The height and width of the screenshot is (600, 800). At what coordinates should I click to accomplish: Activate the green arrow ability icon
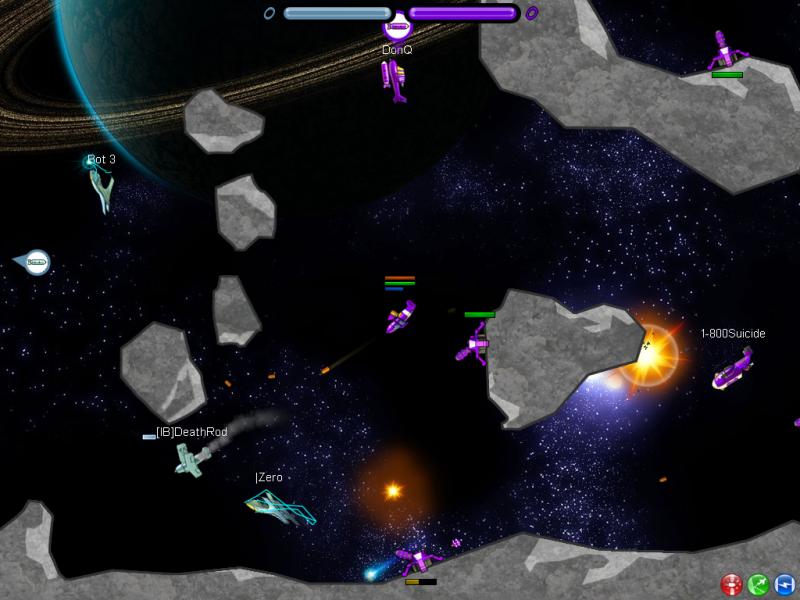coord(757,583)
